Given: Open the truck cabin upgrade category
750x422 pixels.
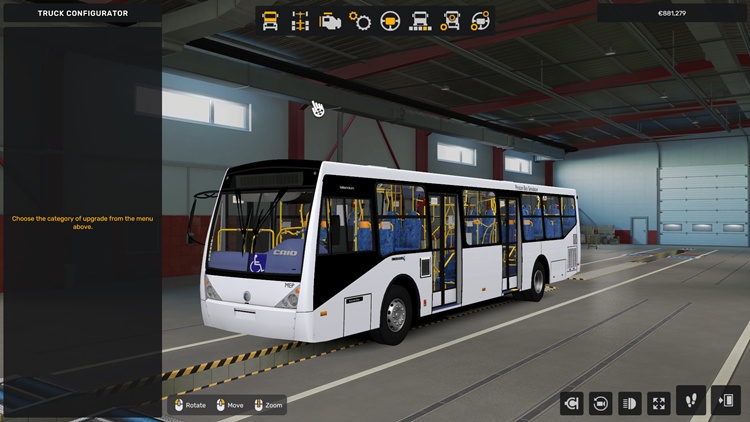Looking at the screenshot, I should (x=270, y=20).
